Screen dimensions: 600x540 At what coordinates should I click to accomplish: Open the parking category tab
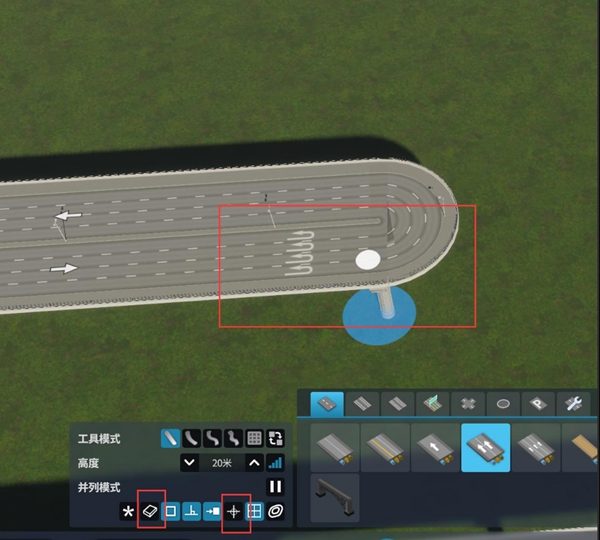click(538, 404)
